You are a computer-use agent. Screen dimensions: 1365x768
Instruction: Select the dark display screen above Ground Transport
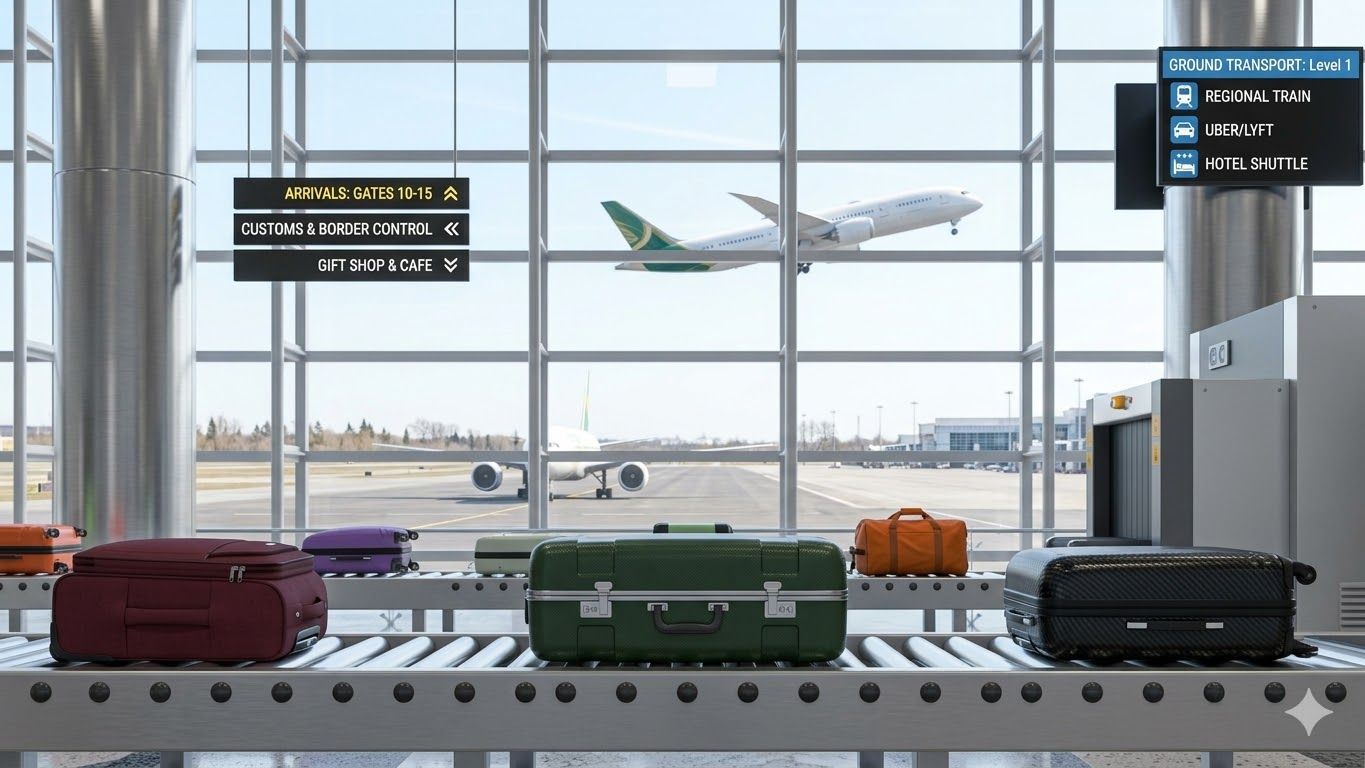click(x=1135, y=145)
